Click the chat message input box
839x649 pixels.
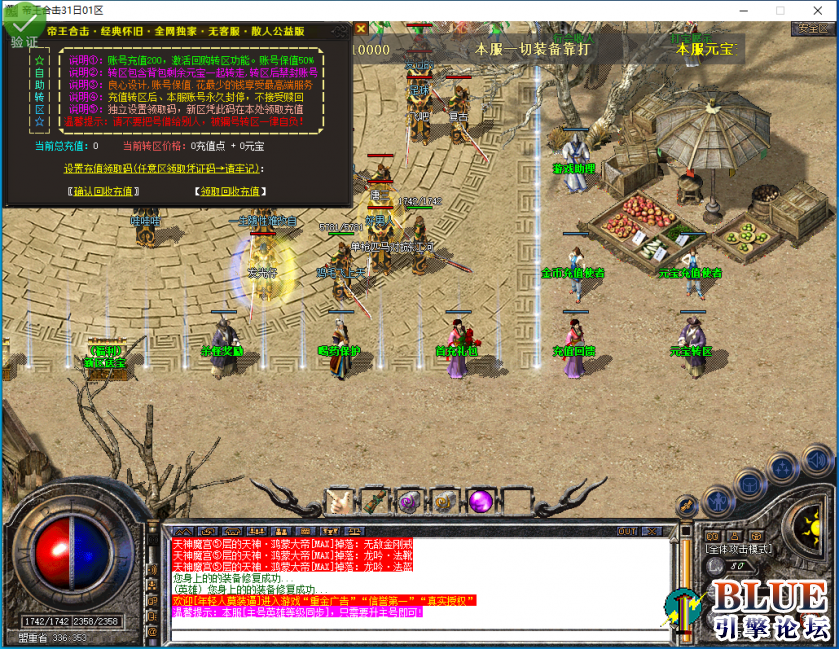420,634
